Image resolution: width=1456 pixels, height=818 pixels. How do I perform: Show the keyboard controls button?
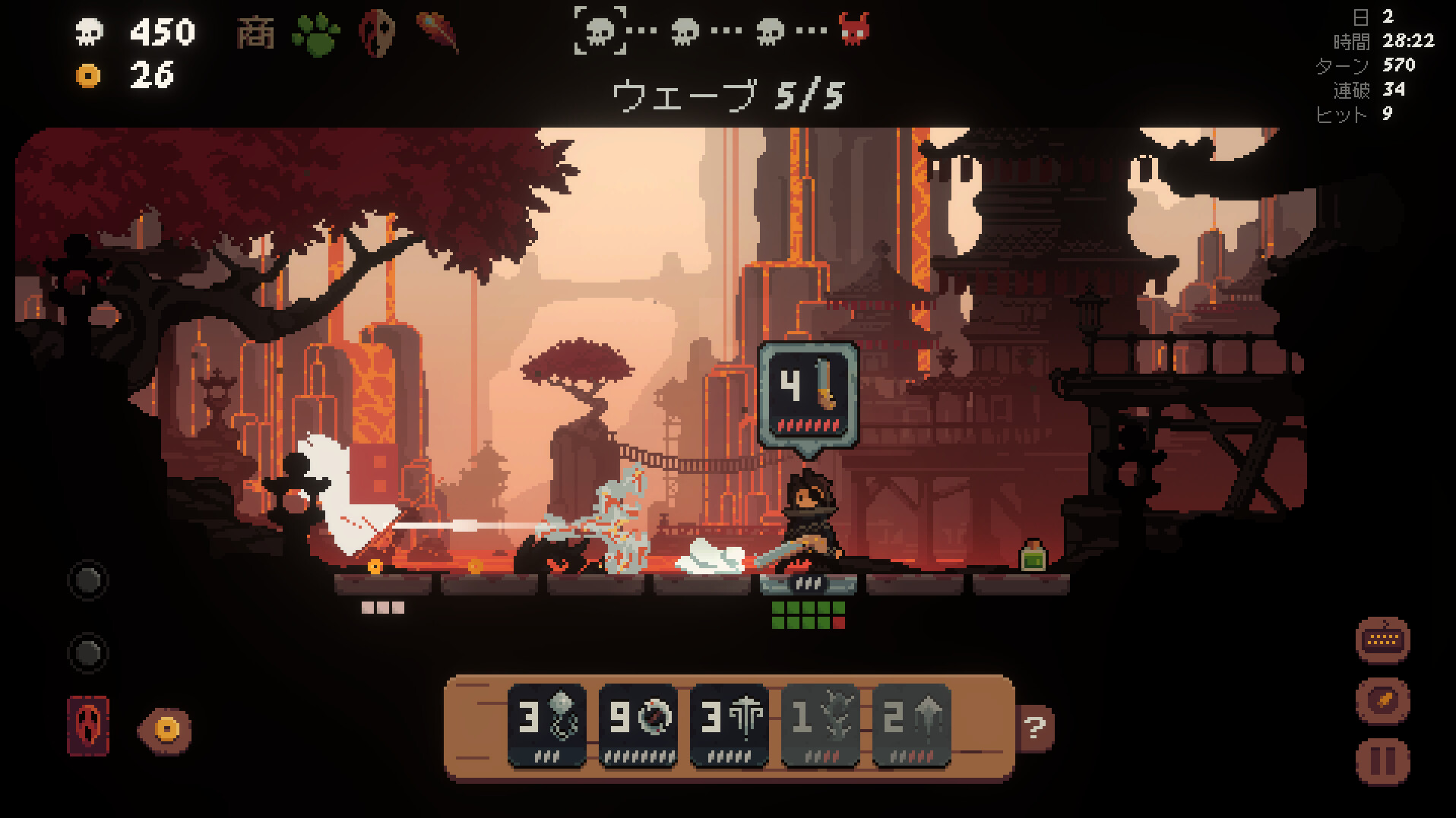point(1382,640)
